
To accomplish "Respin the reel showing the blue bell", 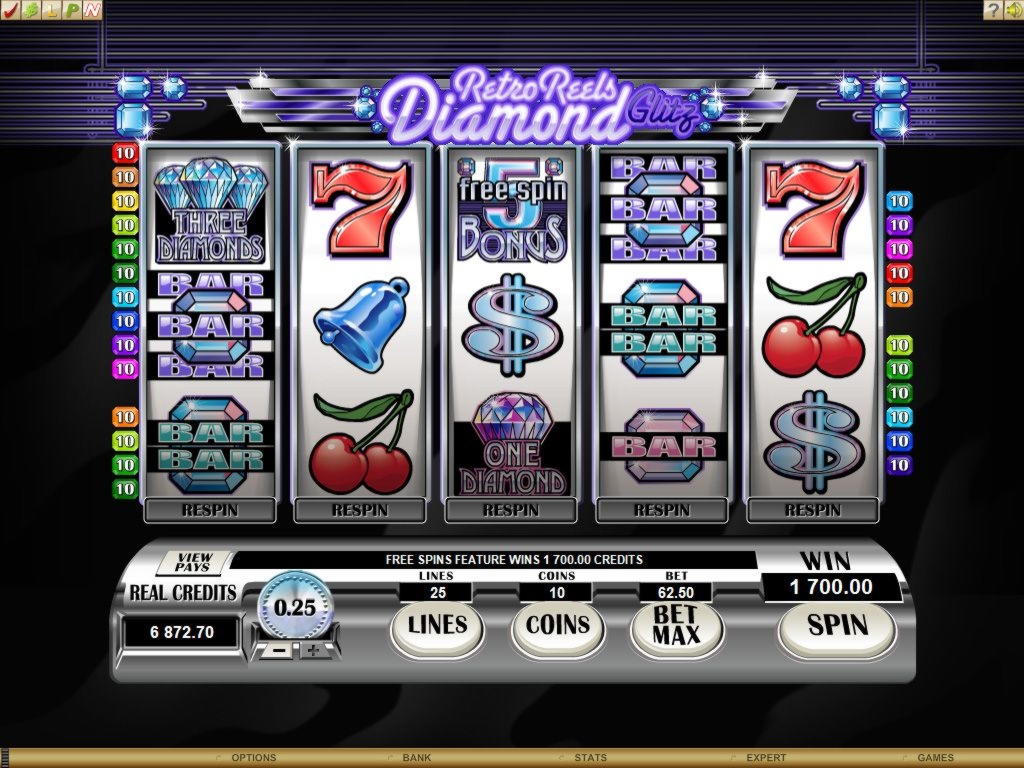I will pyautogui.click(x=360, y=510).
